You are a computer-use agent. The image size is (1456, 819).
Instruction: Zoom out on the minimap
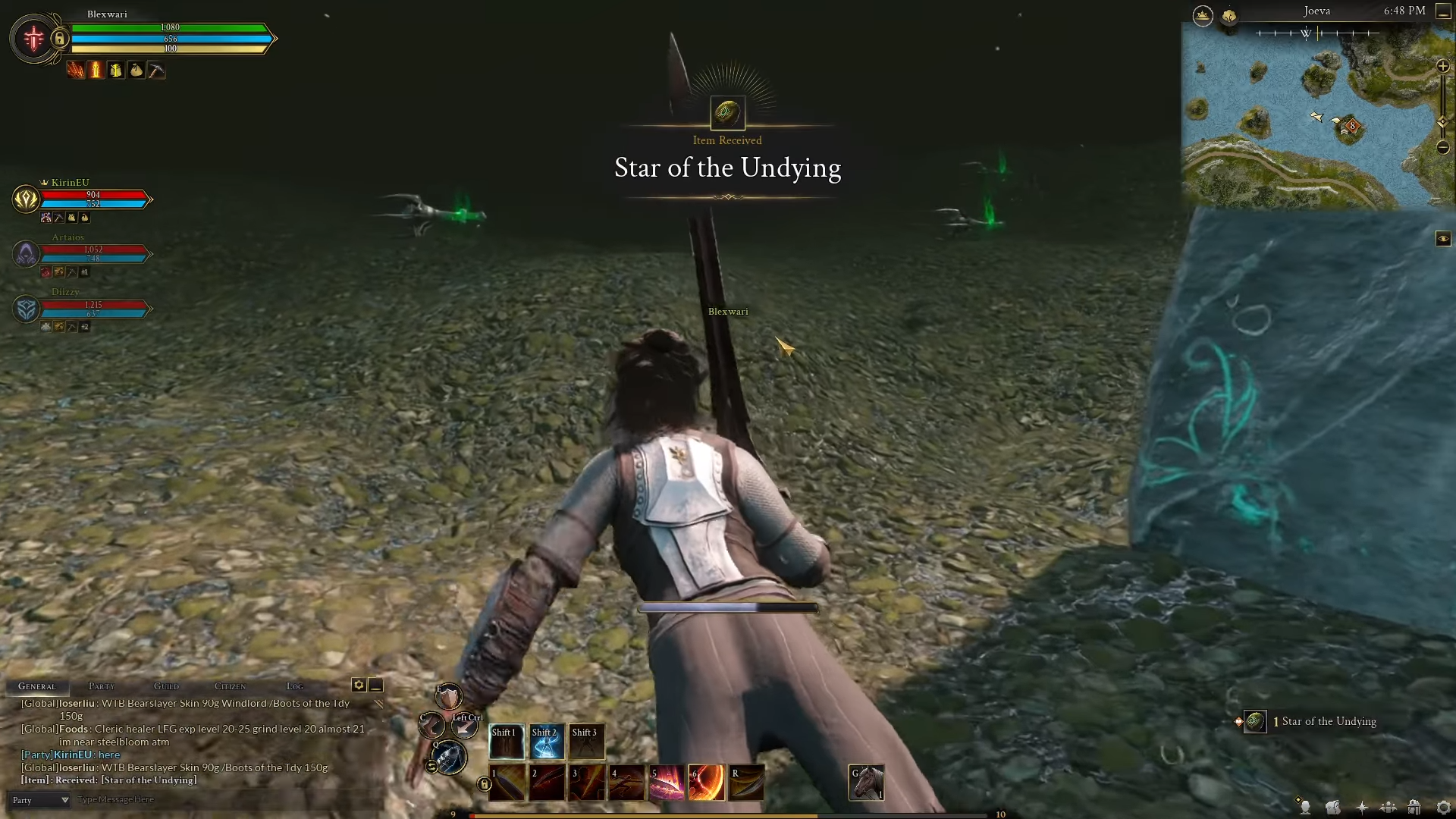[1442, 147]
